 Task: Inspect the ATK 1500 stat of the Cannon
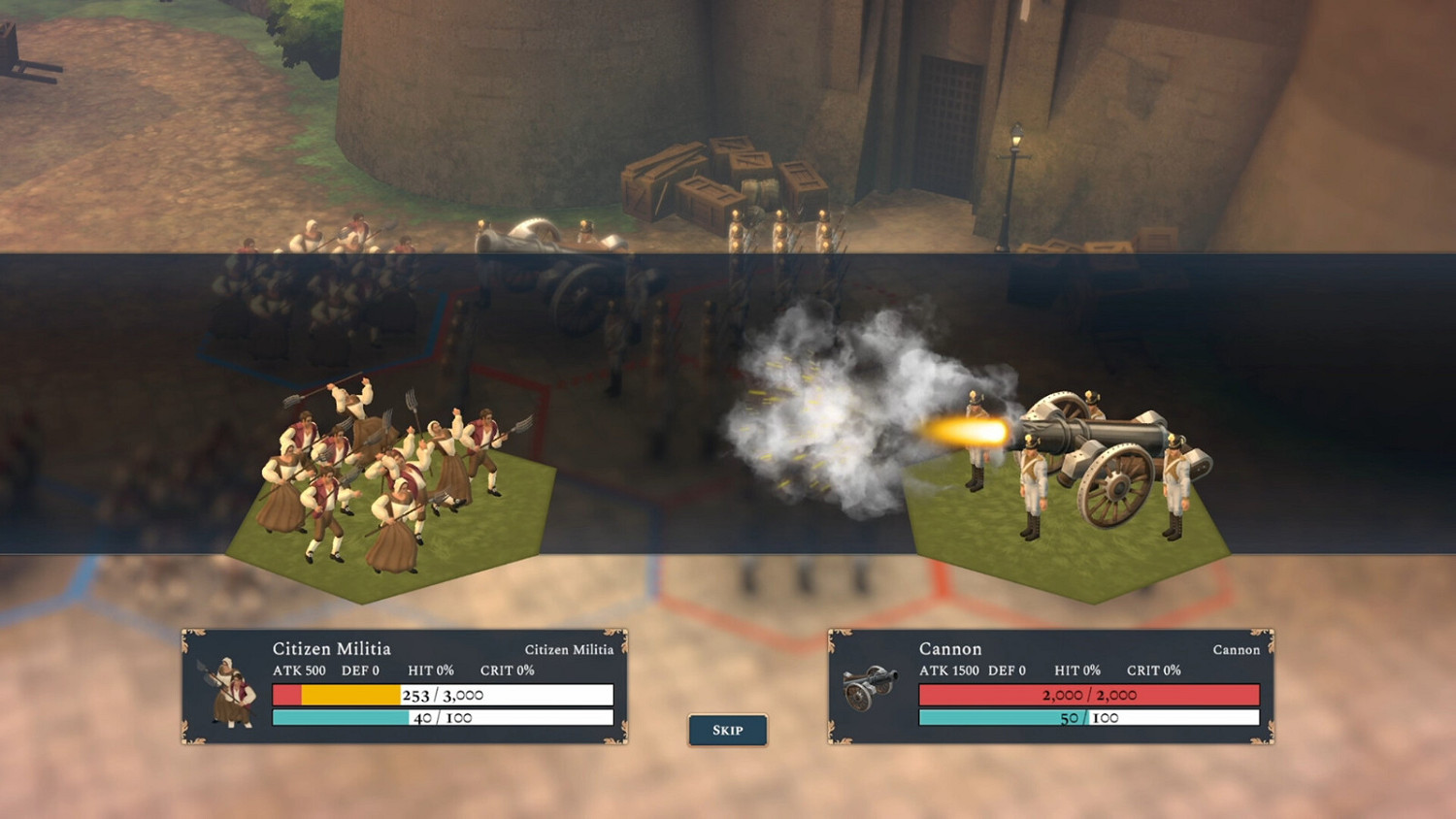pos(948,671)
